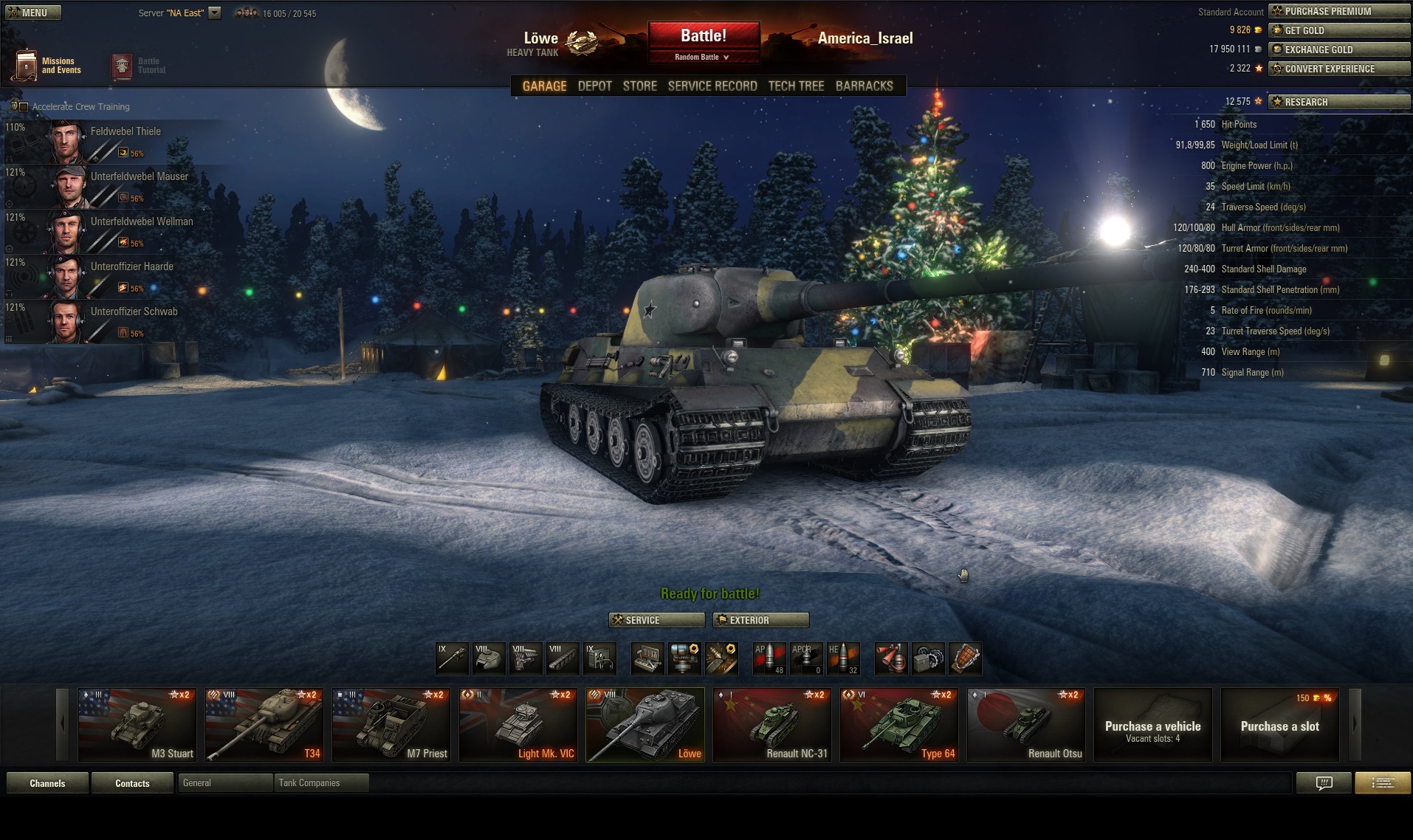The image size is (1413, 840).
Task: Show the Tech Tree tab
Action: 796,86
